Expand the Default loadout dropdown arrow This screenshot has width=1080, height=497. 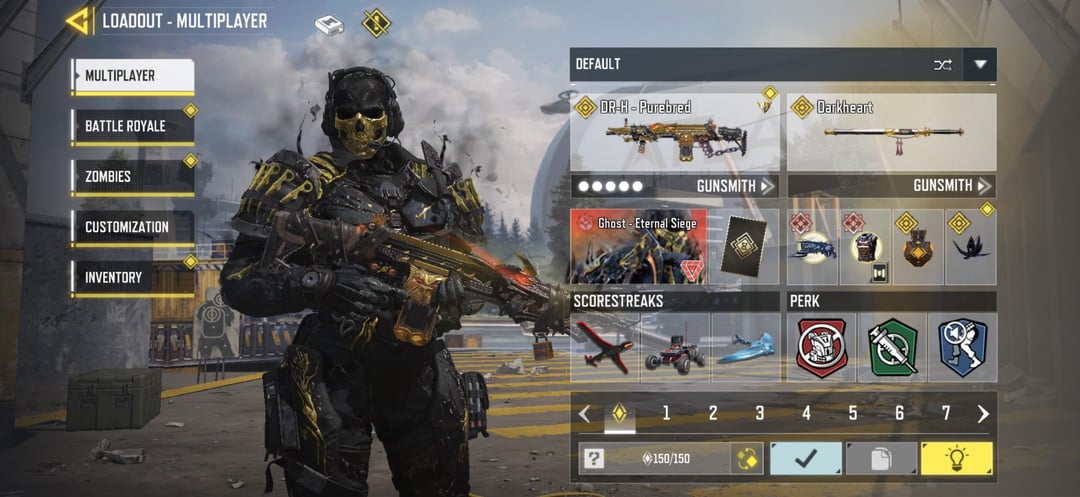pyautogui.click(x=980, y=64)
